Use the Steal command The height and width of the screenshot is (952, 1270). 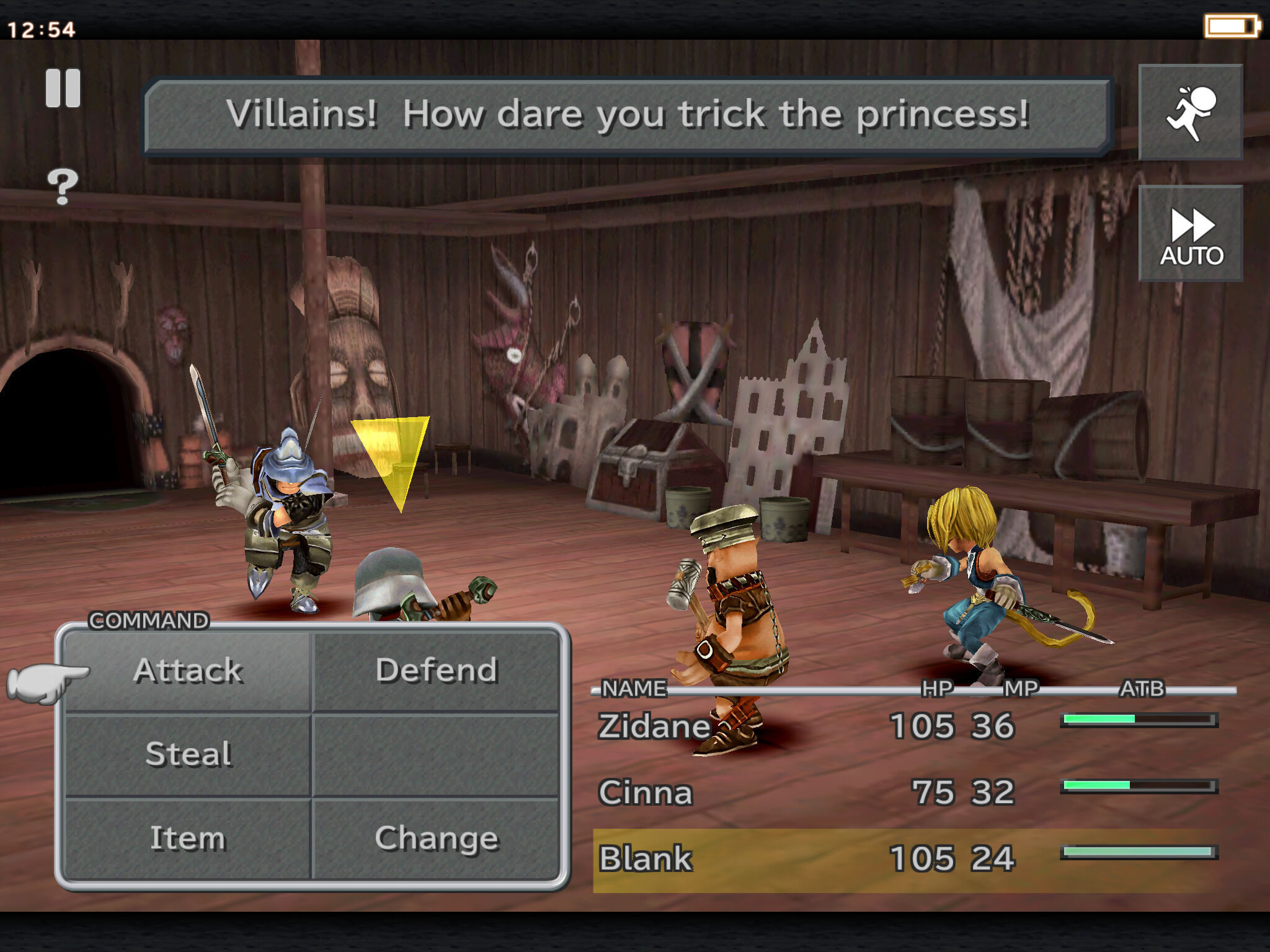coord(188,754)
